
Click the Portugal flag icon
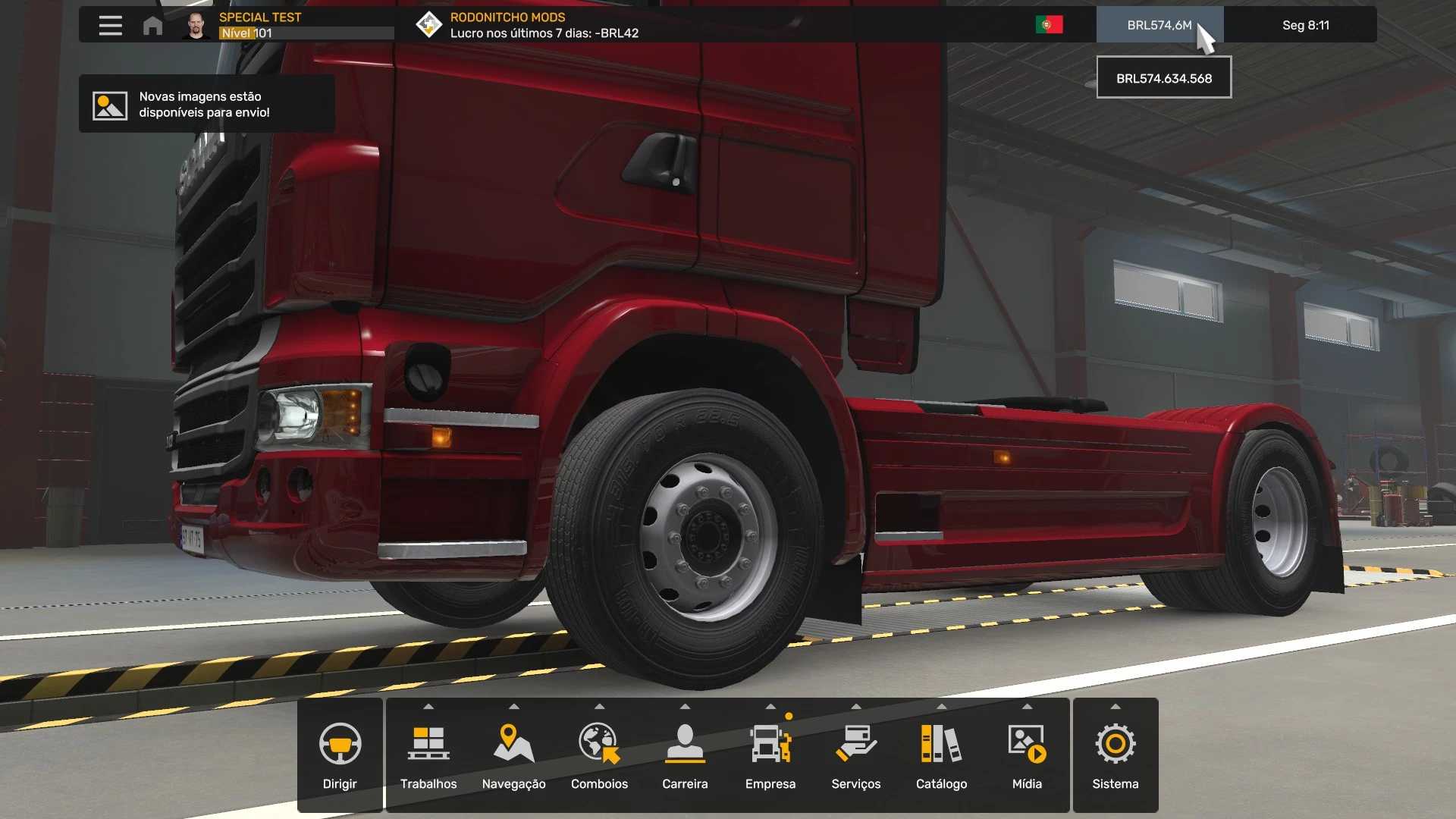1049,25
